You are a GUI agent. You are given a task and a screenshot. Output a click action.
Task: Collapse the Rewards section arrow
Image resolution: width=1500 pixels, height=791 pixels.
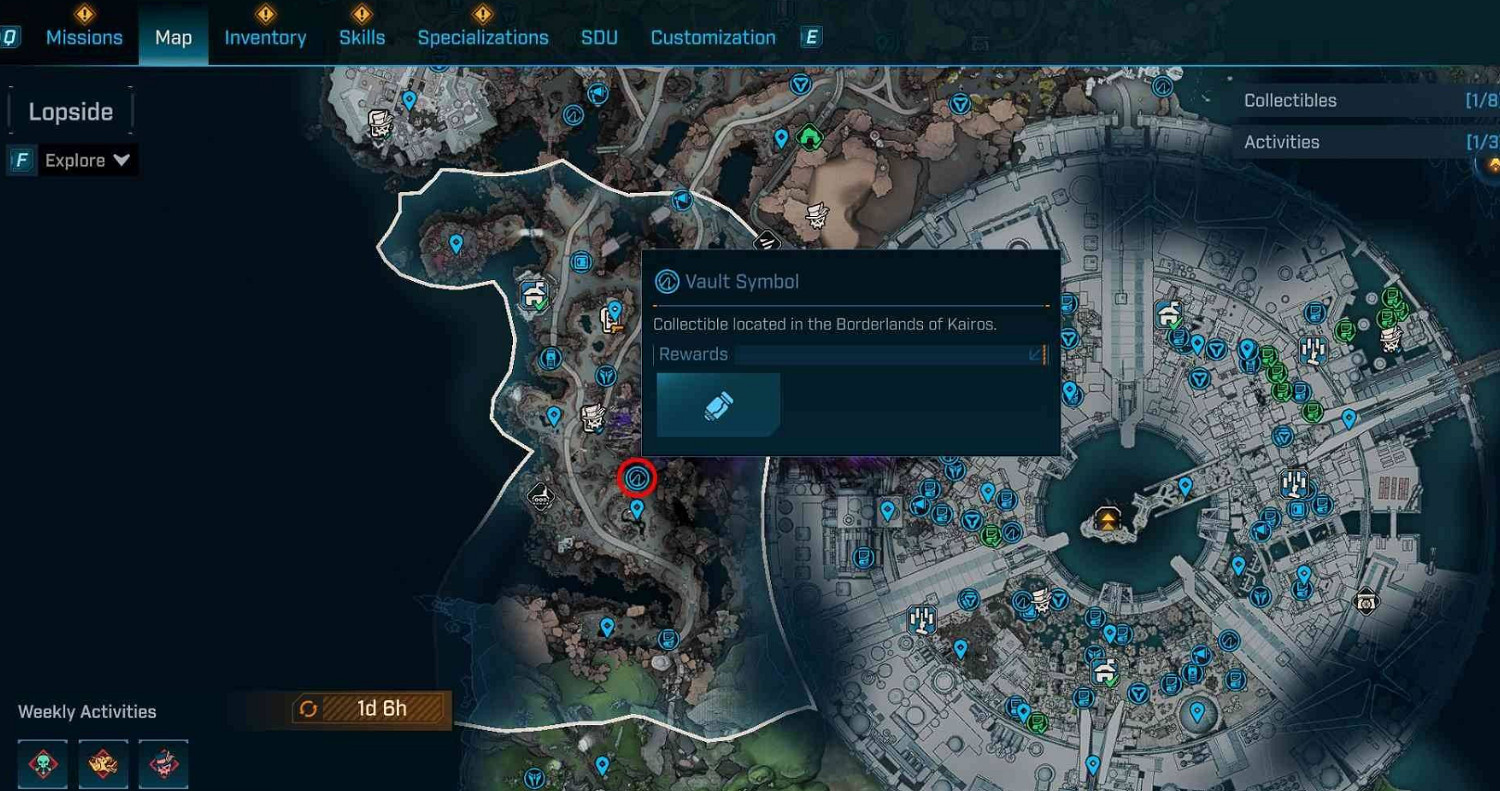1035,354
